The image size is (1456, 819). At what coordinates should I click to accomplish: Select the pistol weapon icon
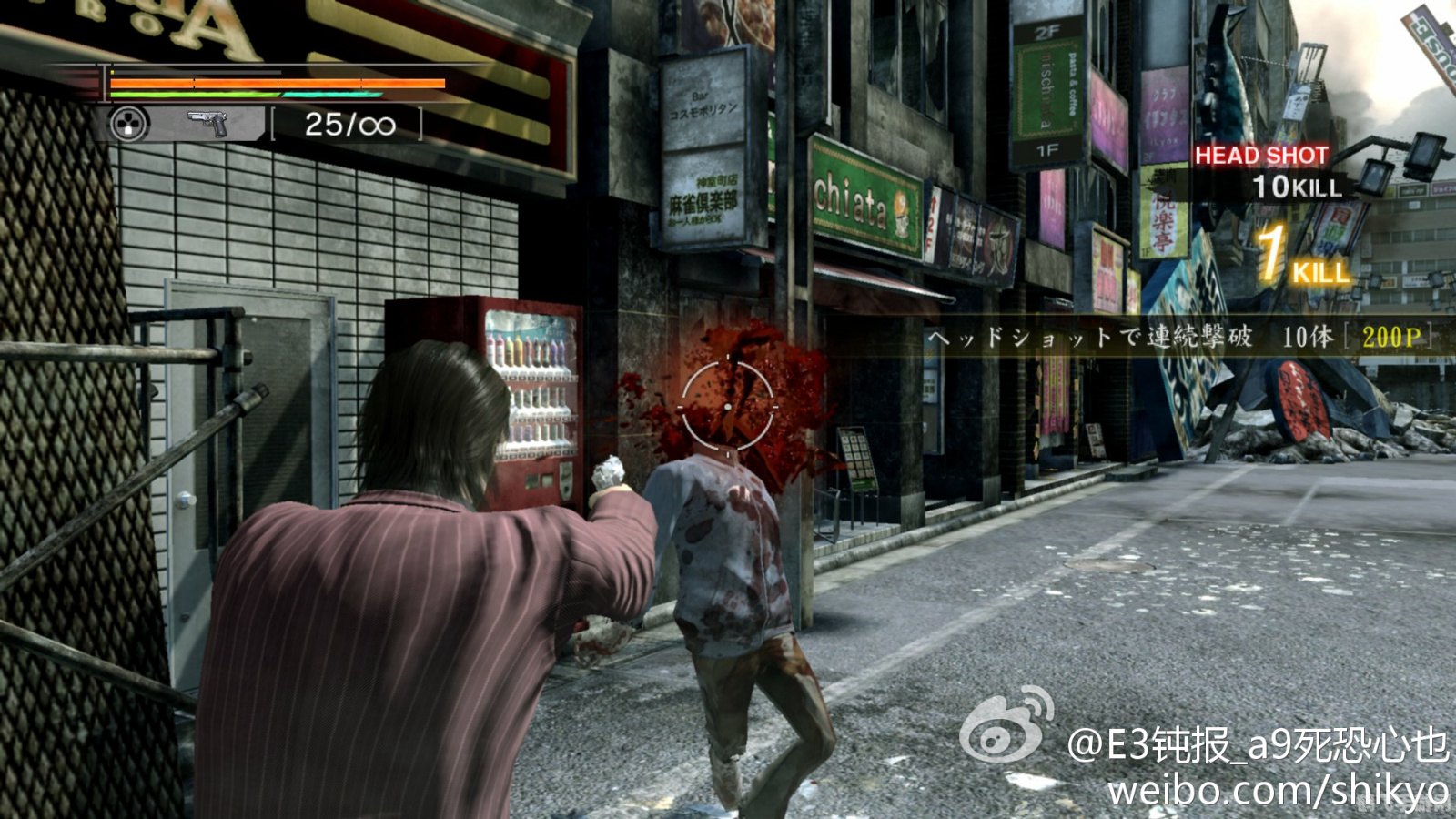pos(207,124)
